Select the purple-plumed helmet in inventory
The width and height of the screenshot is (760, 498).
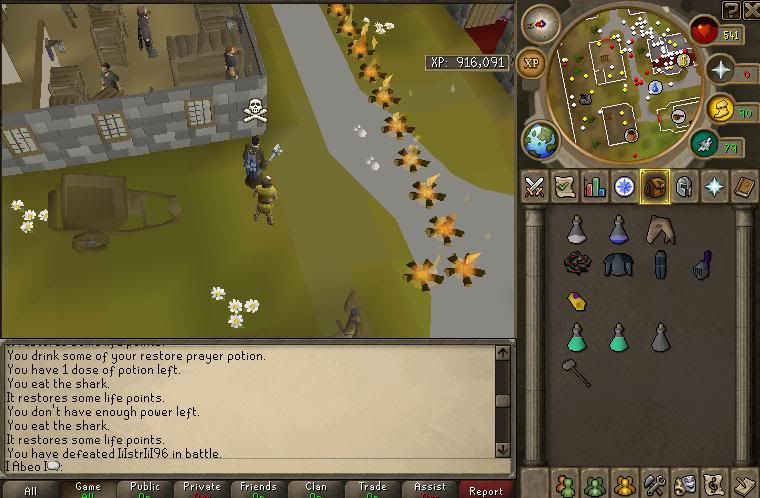click(x=701, y=265)
